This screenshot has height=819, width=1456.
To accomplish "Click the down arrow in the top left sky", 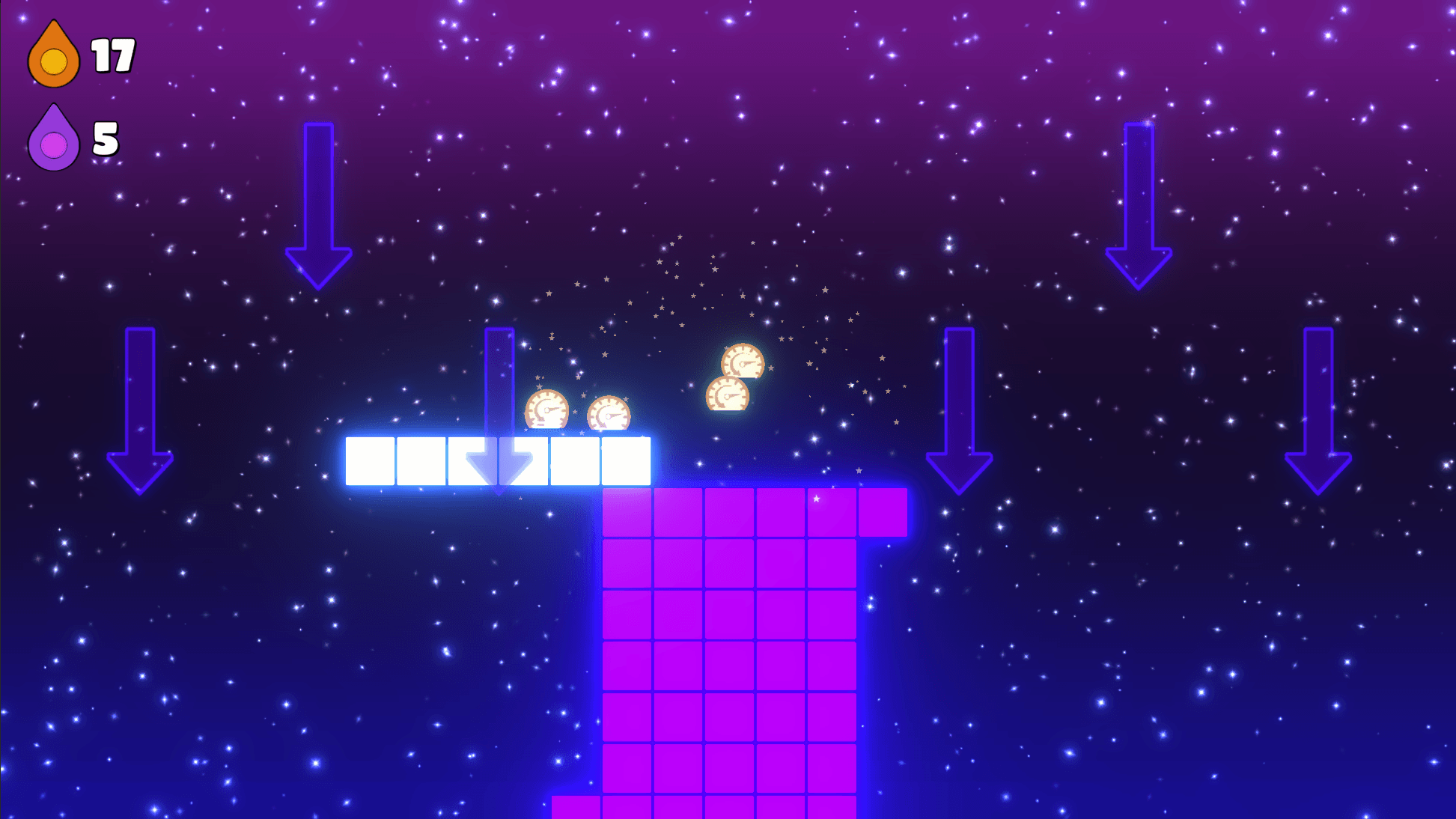I will pyautogui.click(x=320, y=206).
